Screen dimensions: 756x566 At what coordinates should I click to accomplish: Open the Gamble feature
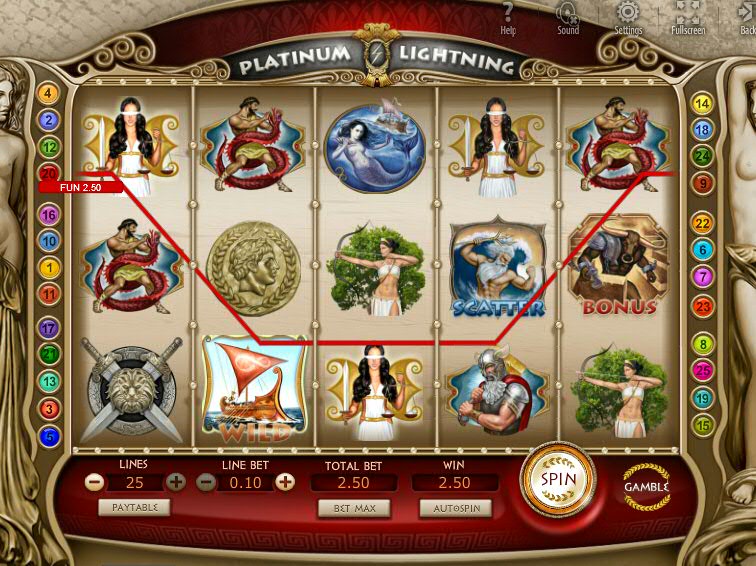coord(645,486)
